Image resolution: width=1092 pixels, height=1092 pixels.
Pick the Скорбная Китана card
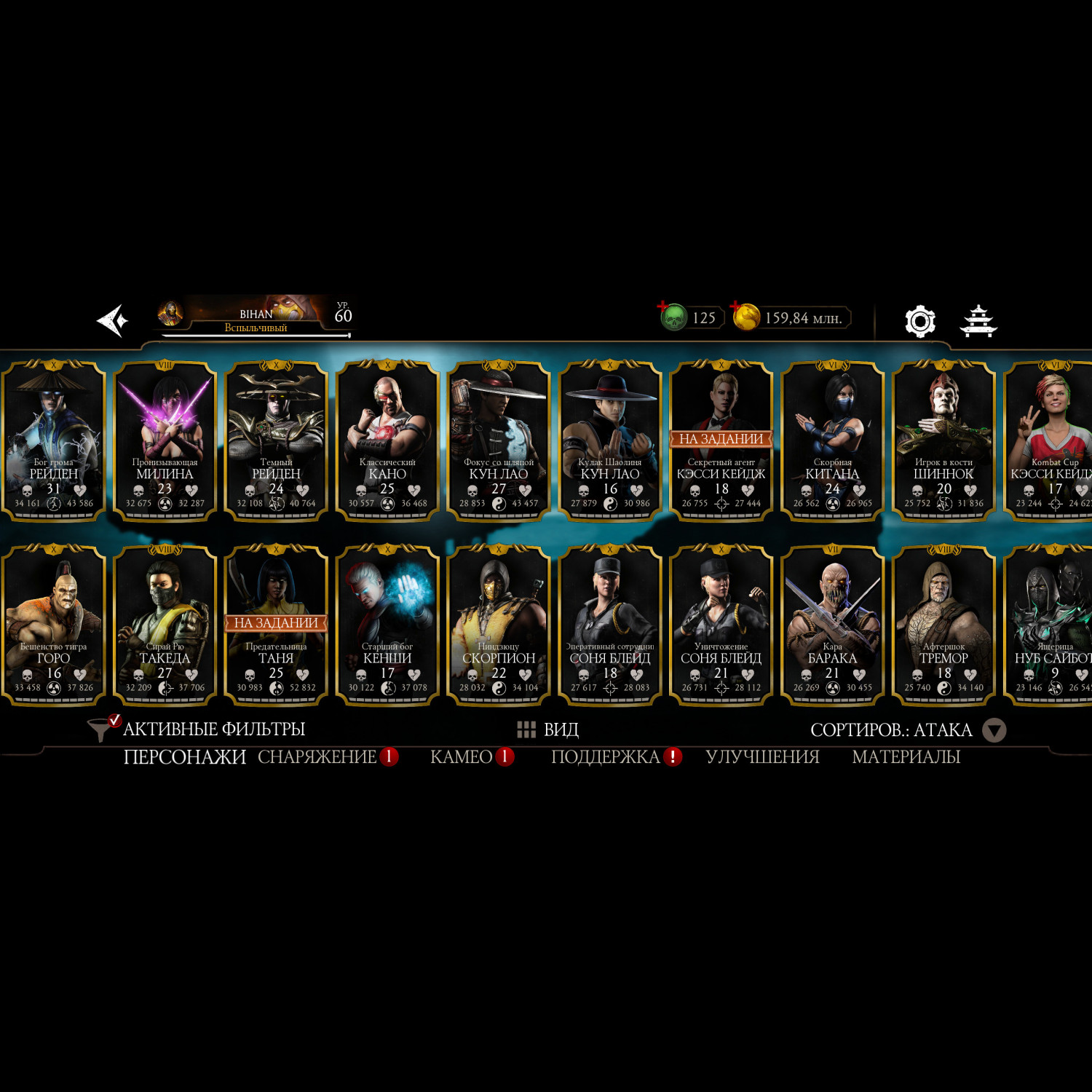coord(832,440)
